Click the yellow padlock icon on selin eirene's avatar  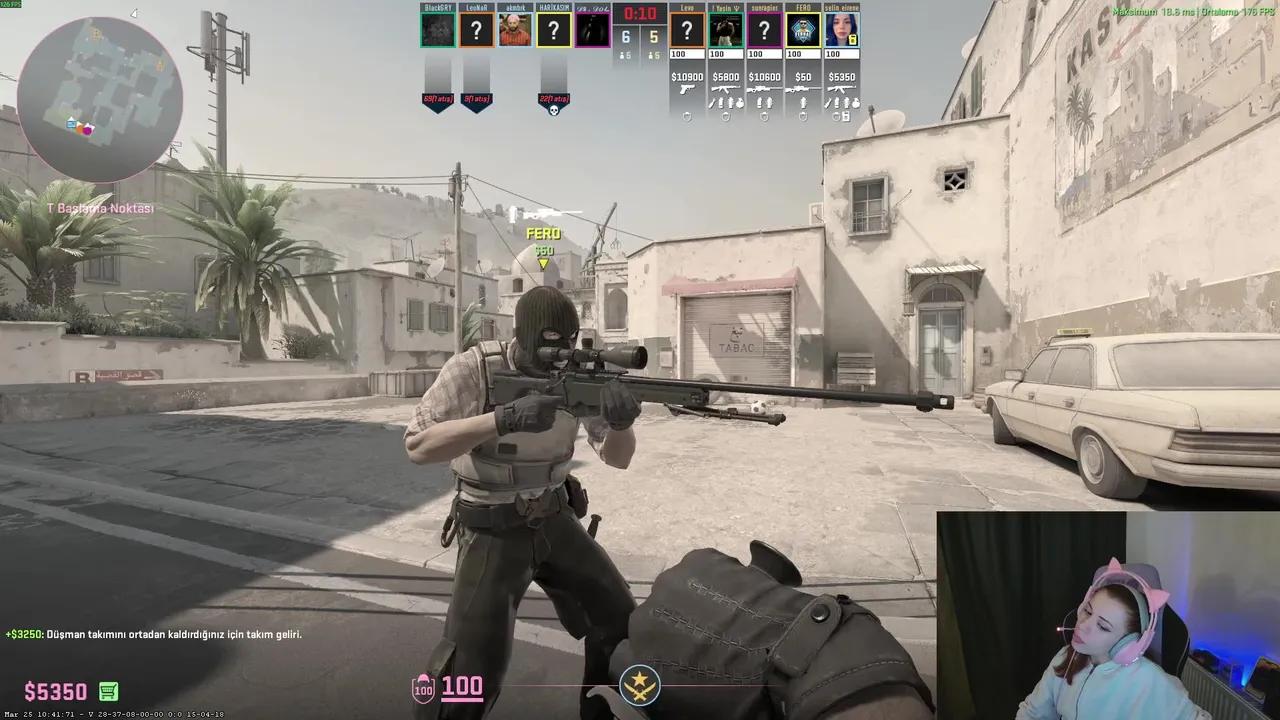(x=855, y=39)
